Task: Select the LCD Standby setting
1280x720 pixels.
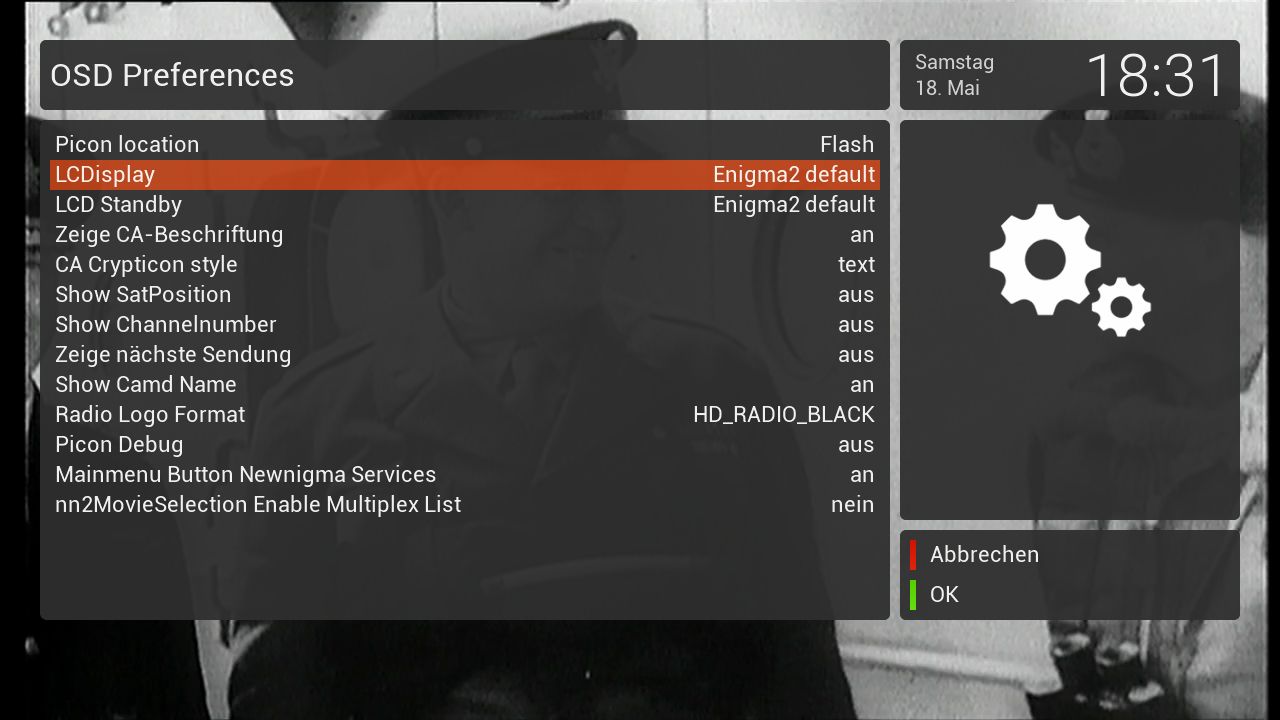Action: pos(464,204)
